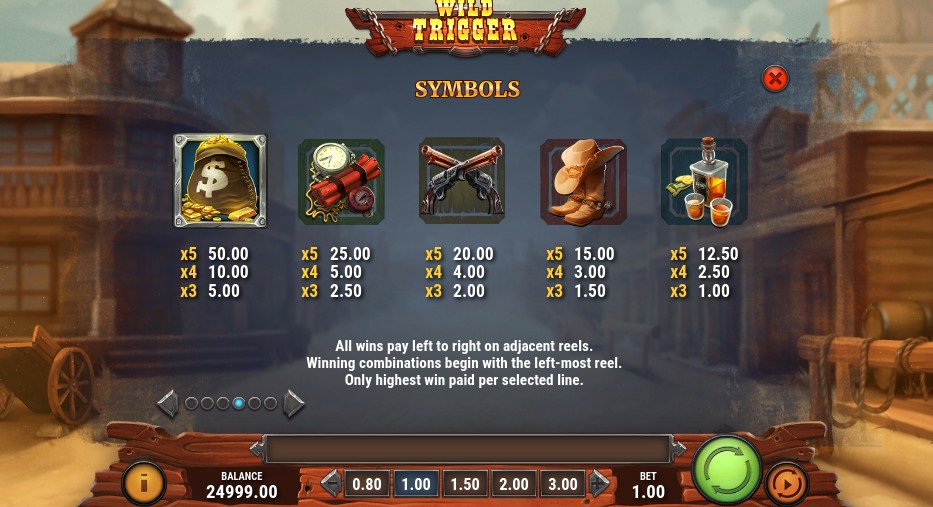Start autoplay with the orange play button

coord(787,485)
